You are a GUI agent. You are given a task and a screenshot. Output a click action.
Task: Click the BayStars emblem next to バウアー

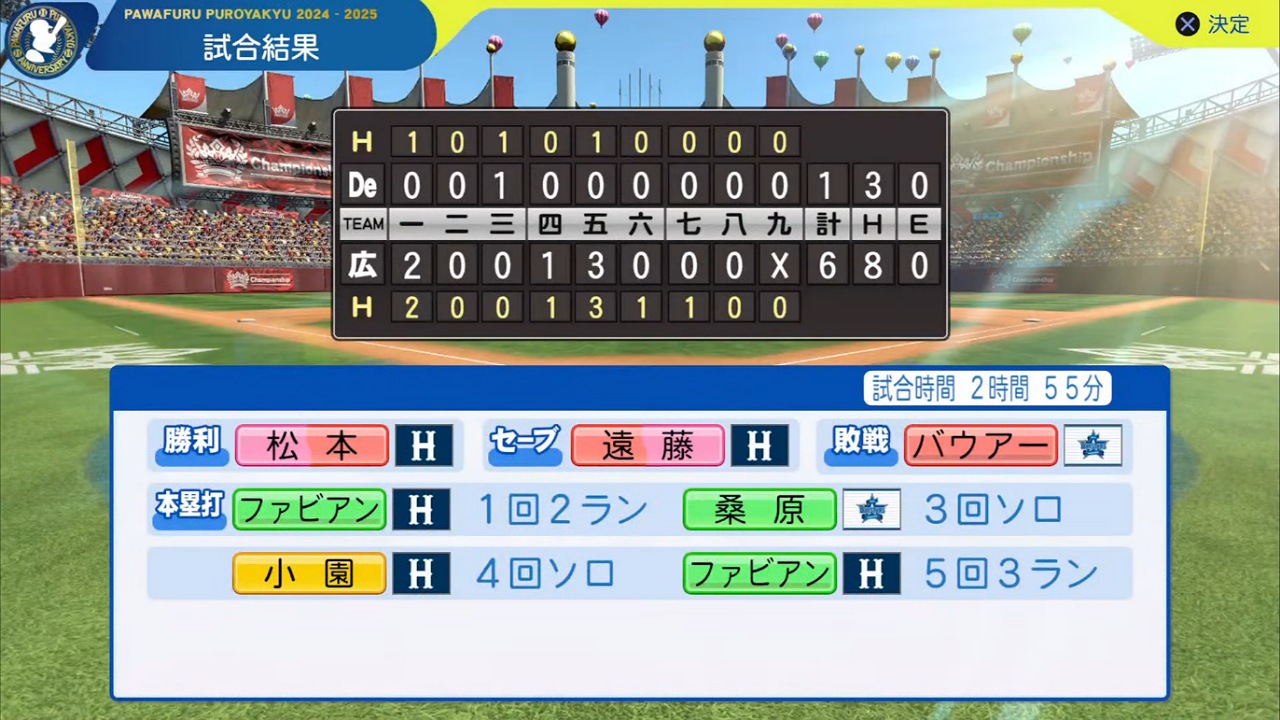click(x=1094, y=446)
